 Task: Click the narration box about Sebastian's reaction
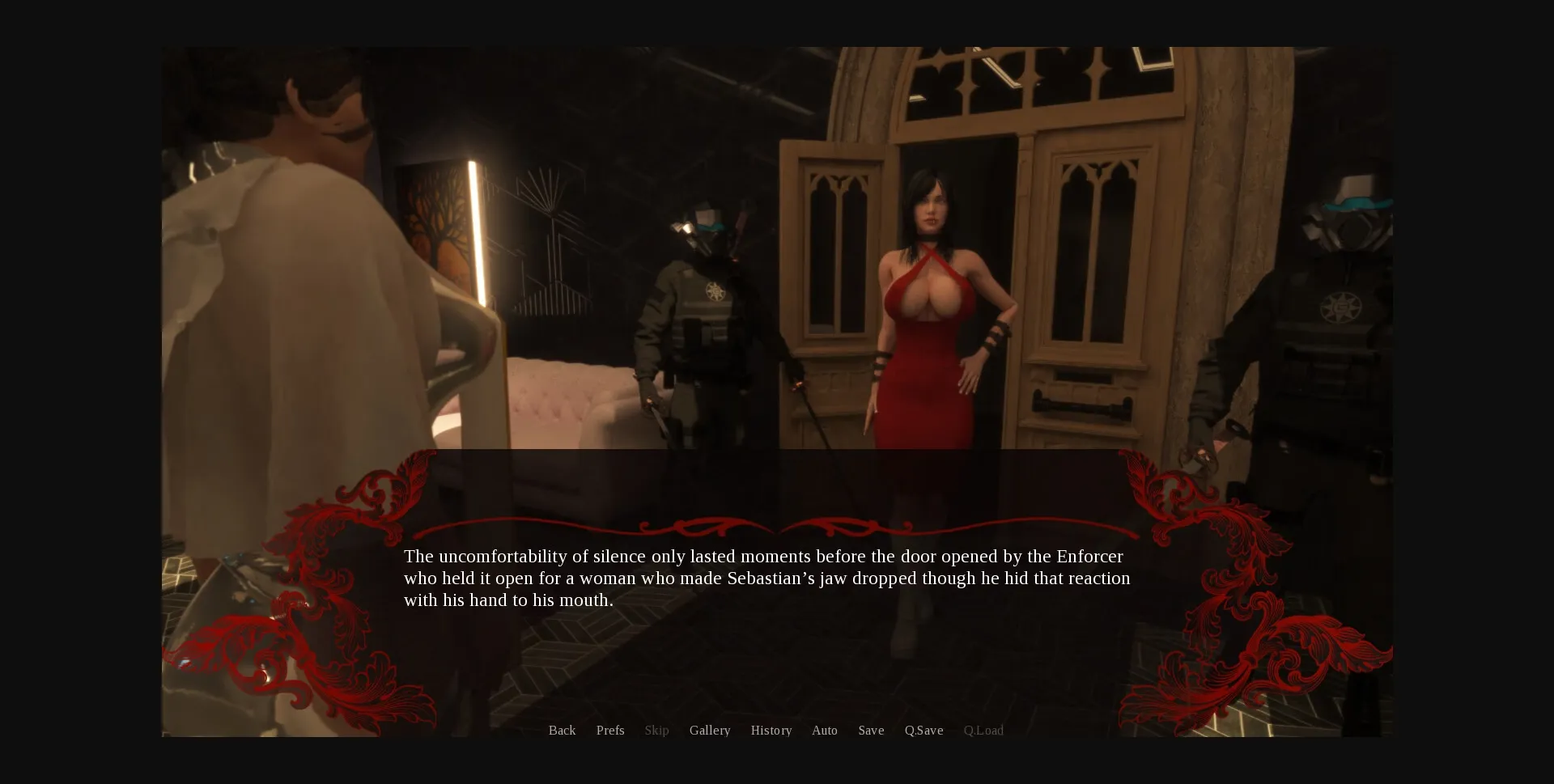[766, 578]
